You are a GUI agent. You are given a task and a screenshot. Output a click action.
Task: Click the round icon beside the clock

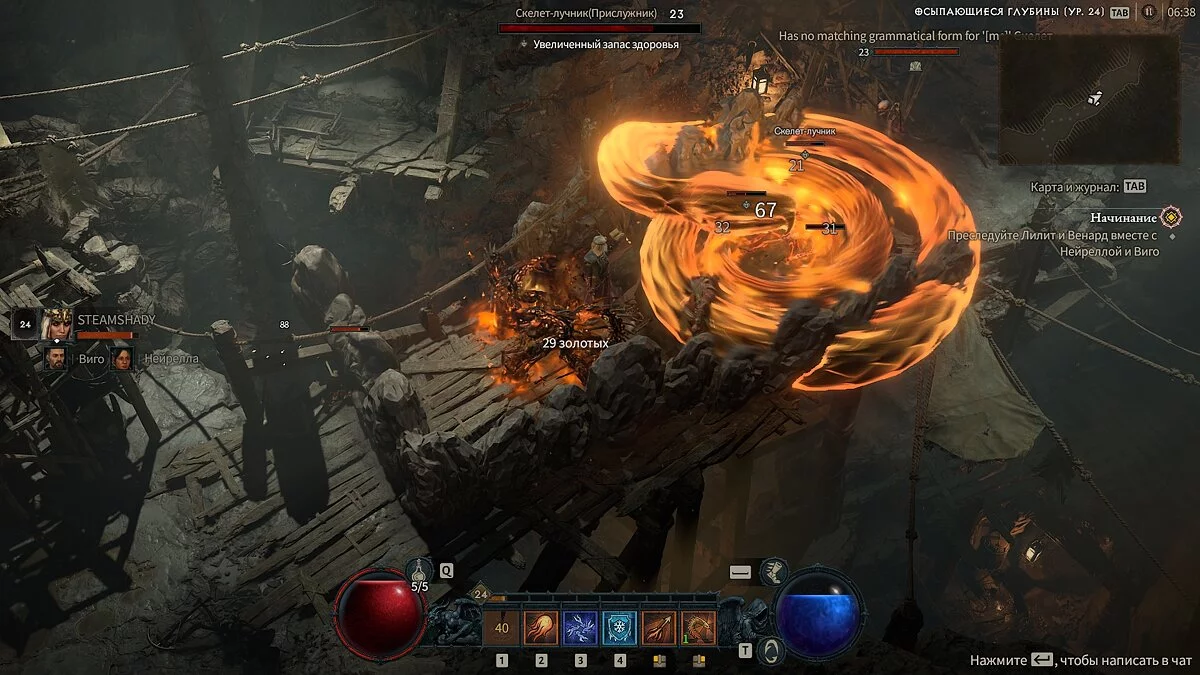1149,12
